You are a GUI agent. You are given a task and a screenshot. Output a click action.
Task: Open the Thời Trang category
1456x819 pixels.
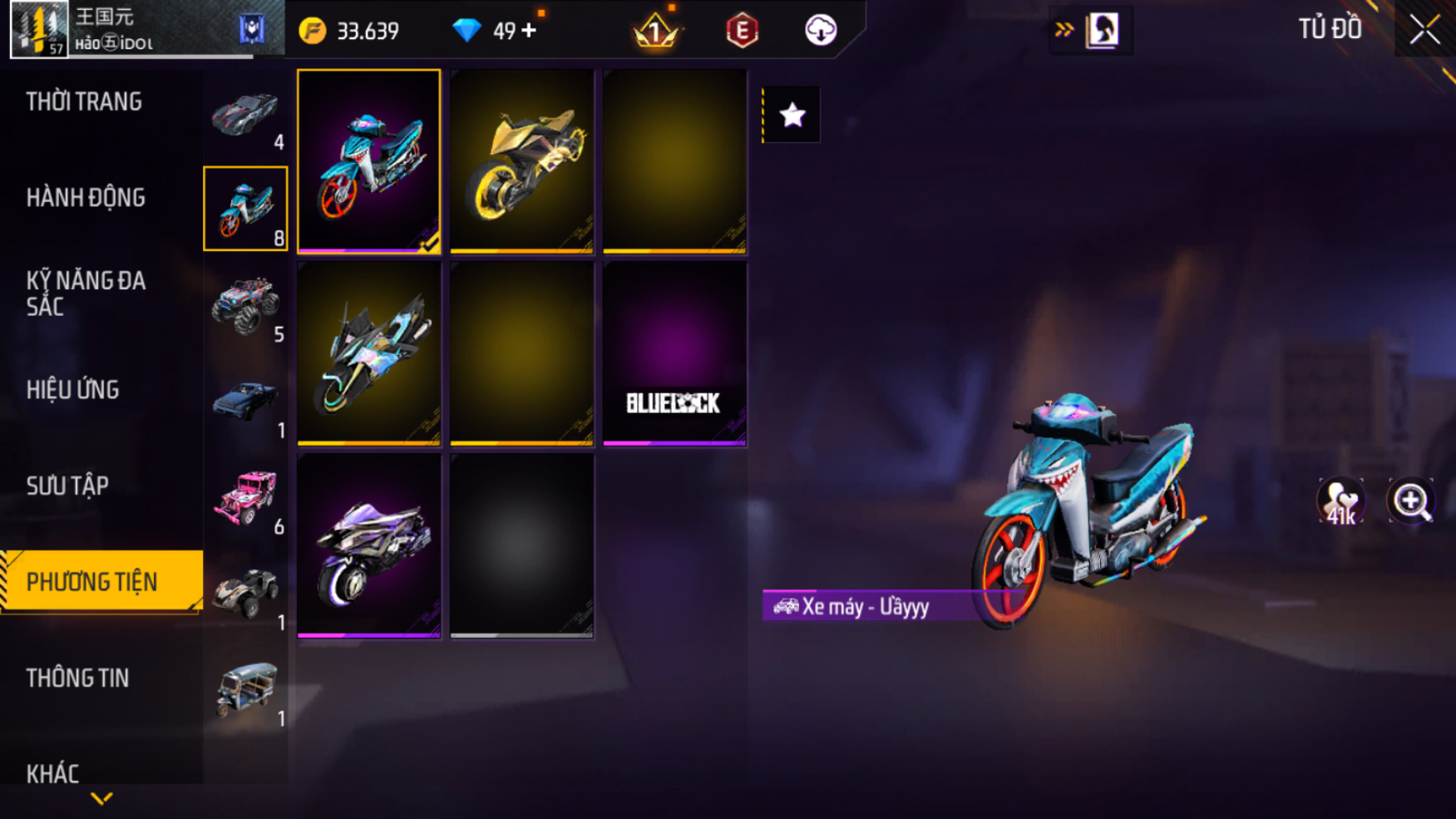point(84,102)
